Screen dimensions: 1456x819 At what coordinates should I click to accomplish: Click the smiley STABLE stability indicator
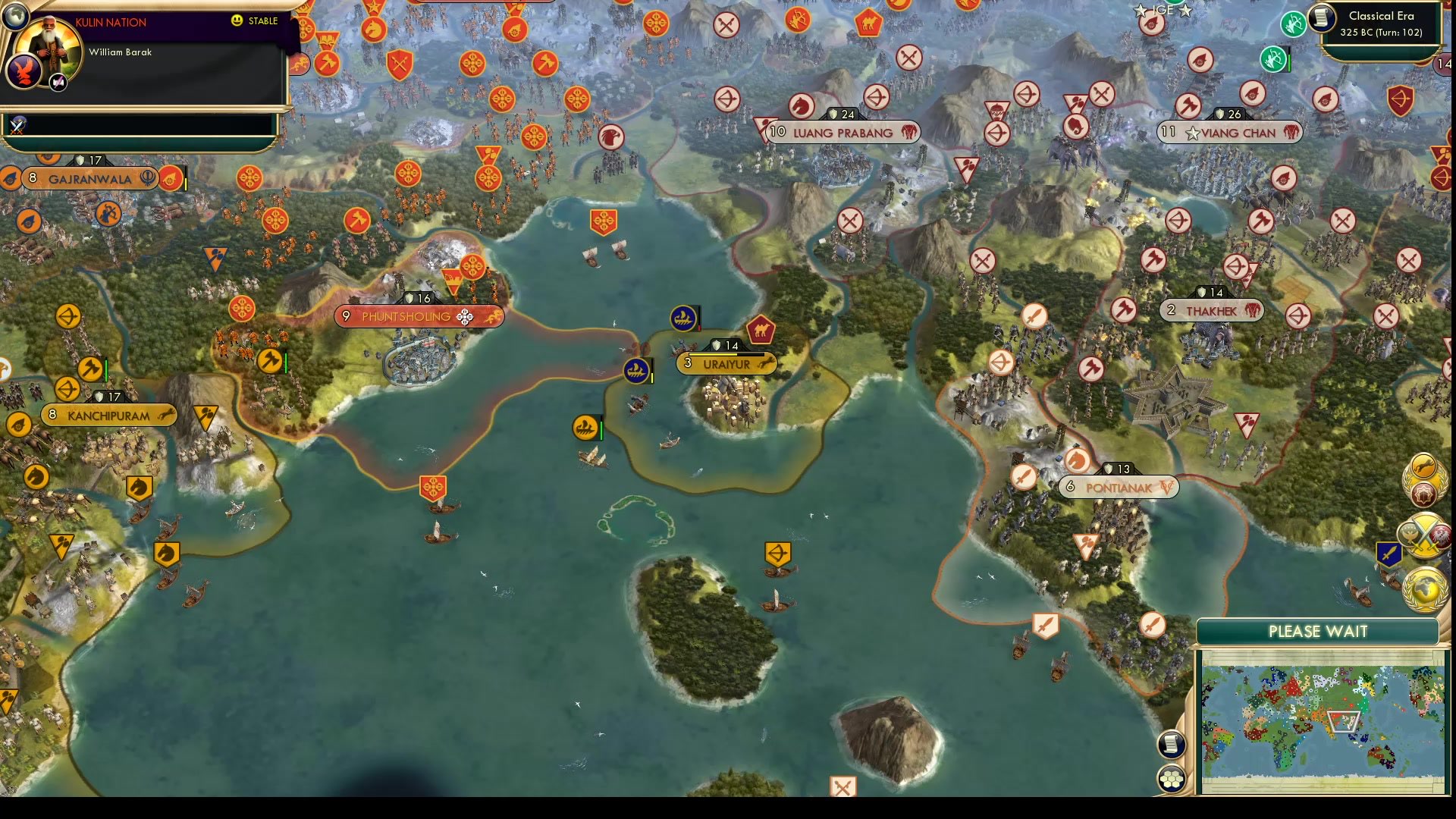point(236,20)
